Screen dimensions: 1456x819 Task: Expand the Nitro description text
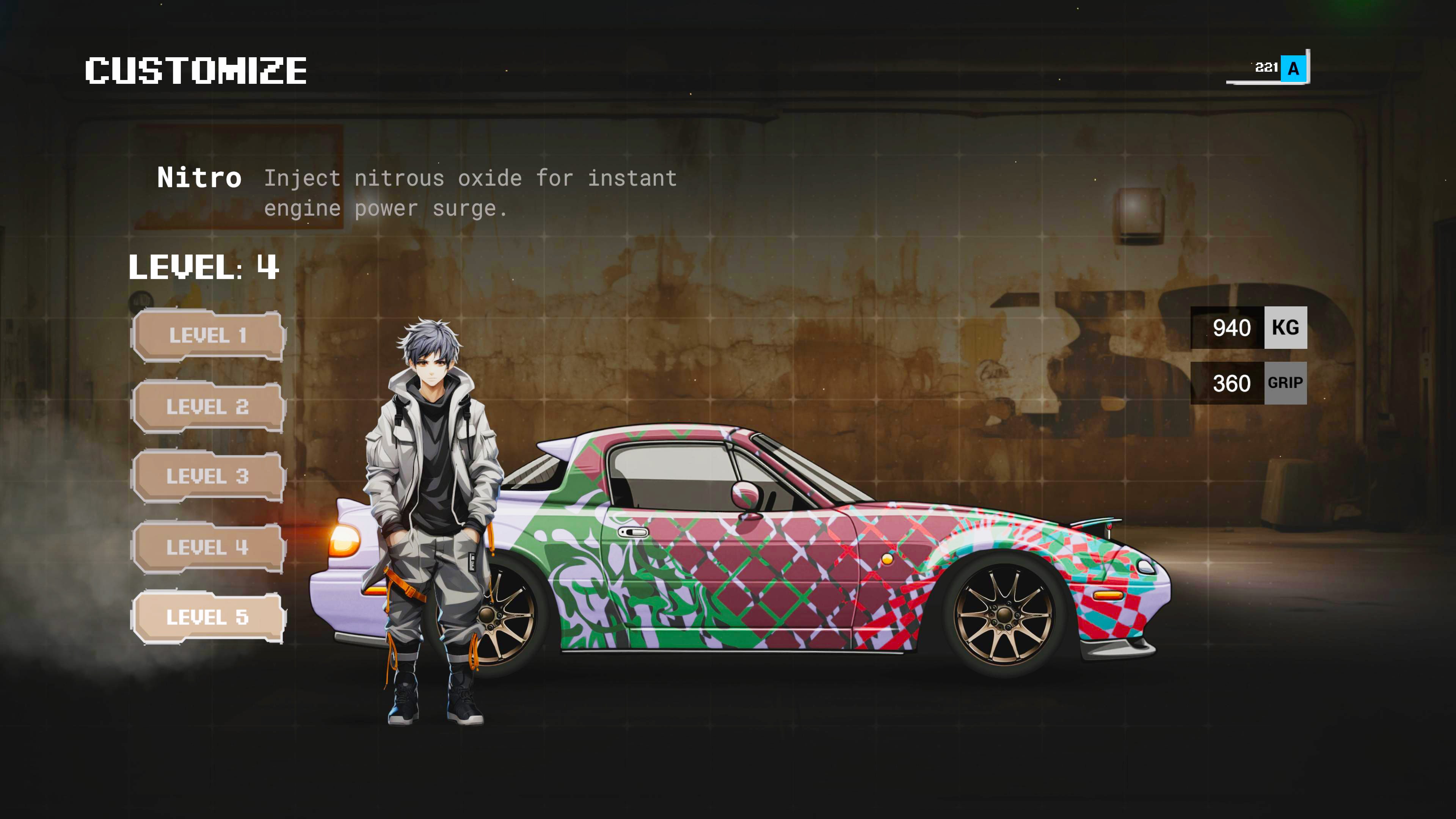471,192
